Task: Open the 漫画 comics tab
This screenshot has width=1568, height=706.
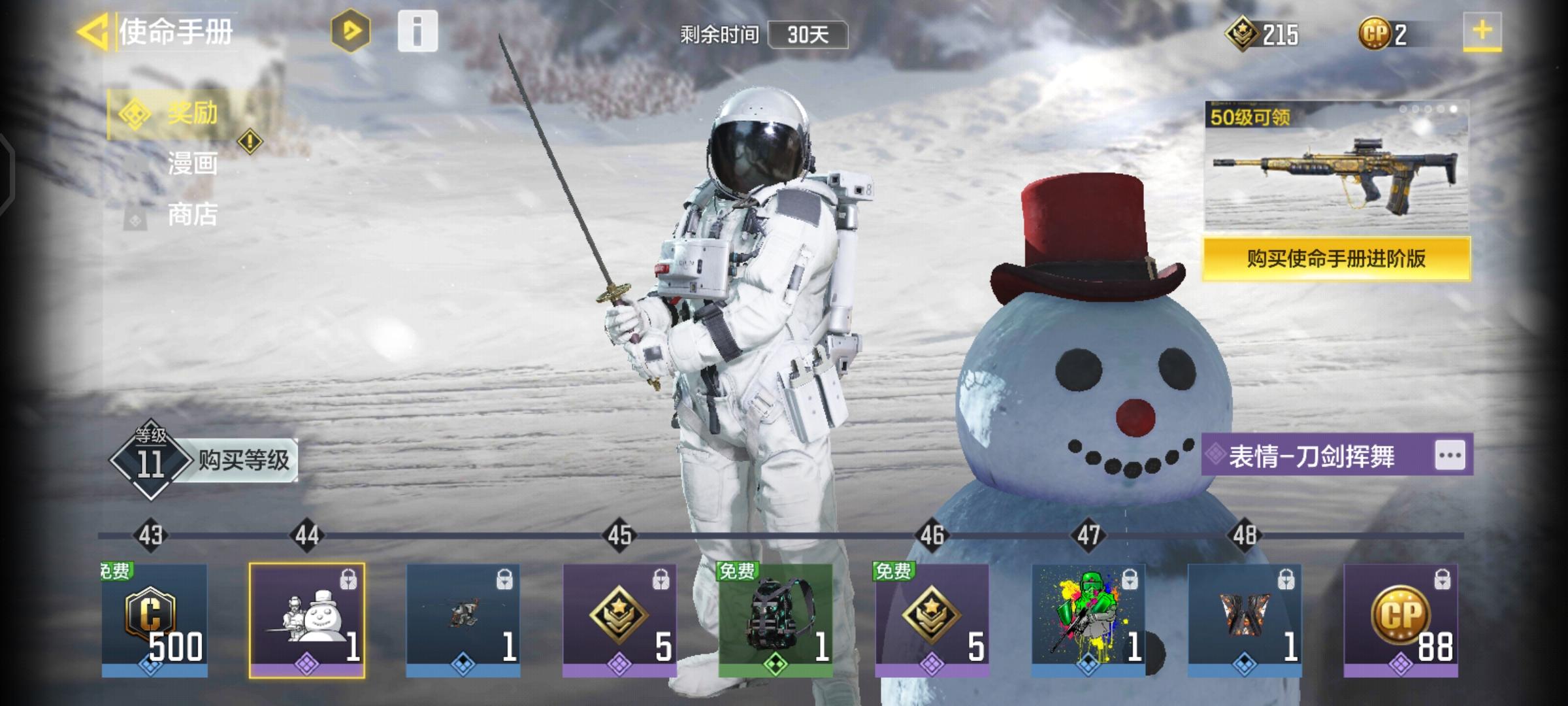Action: 191,163
